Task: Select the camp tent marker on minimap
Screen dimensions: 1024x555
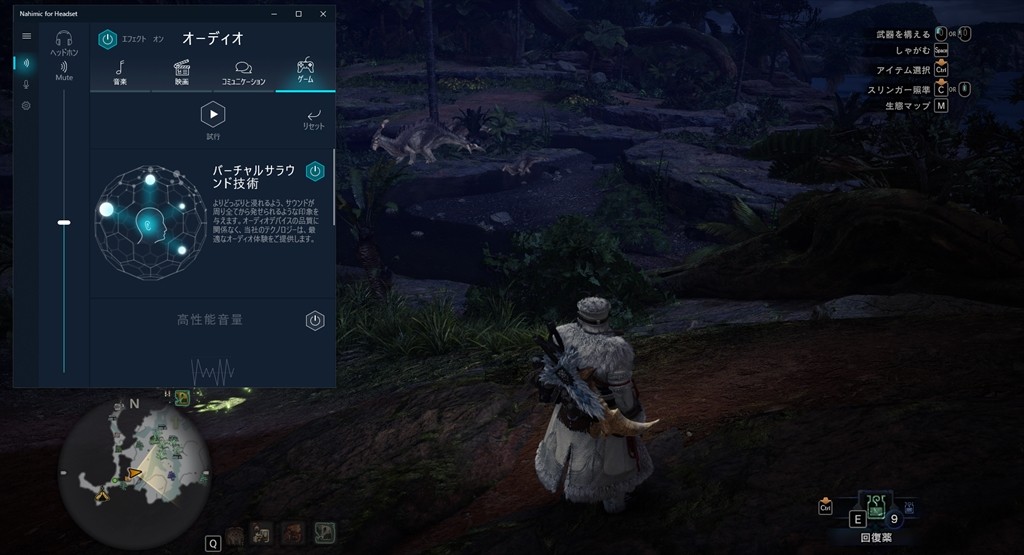Action: 102,495
